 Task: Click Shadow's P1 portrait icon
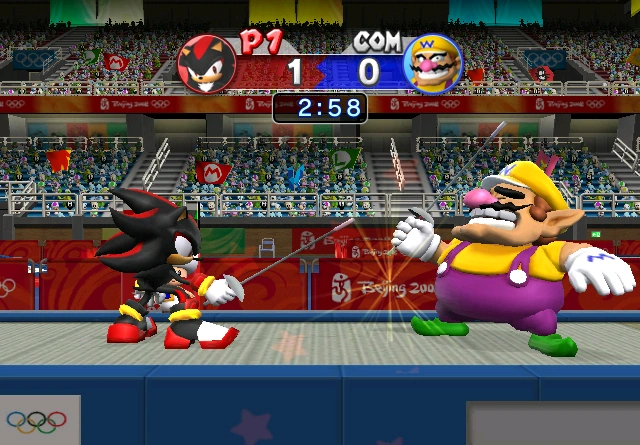point(207,63)
